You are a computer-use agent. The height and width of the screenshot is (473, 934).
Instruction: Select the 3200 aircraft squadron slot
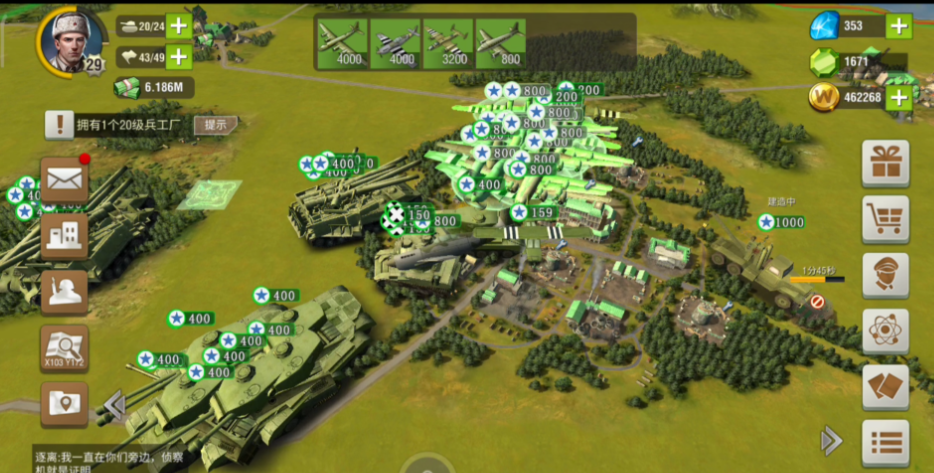(447, 44)
